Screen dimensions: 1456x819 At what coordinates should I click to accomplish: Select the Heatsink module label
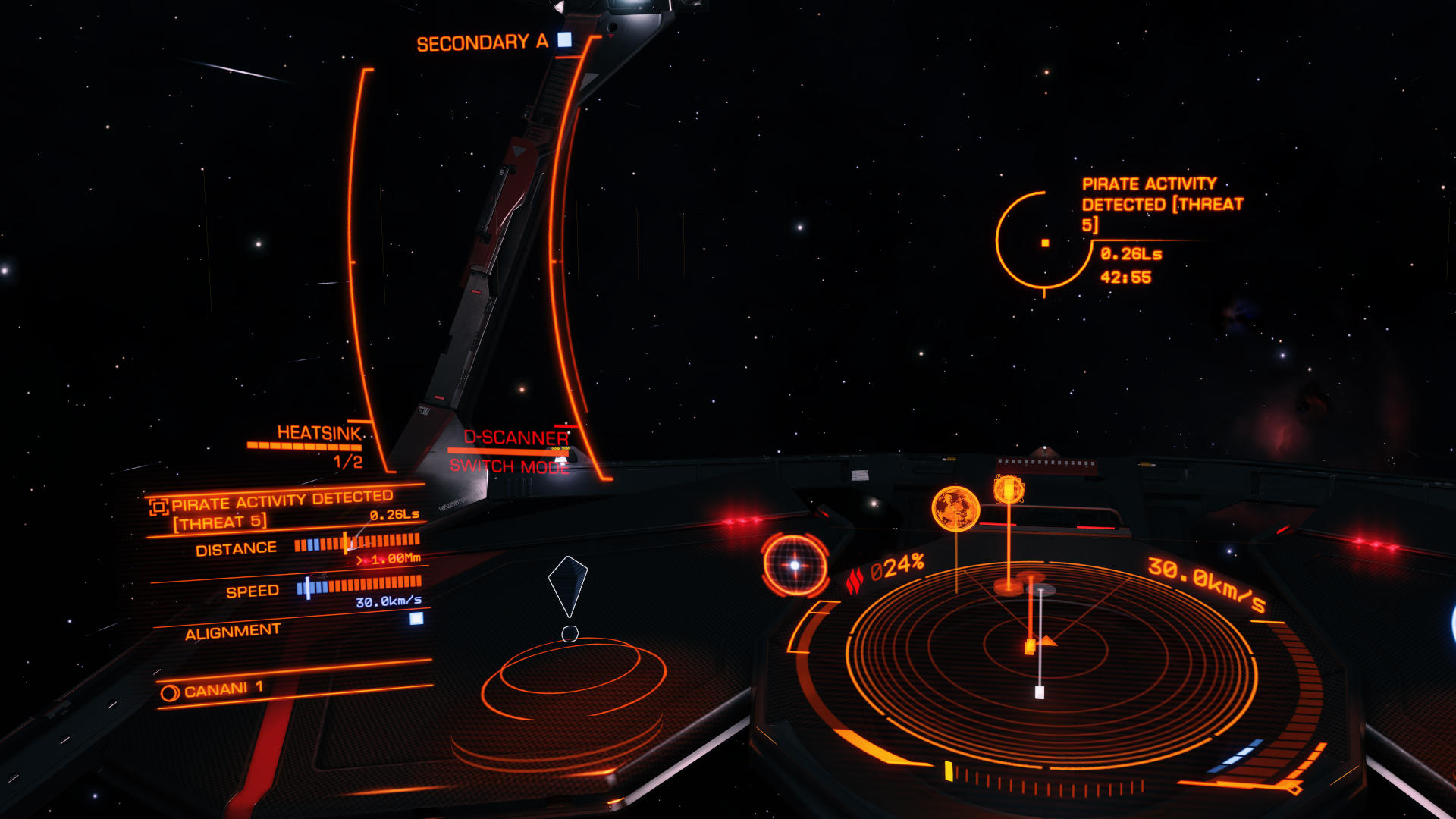[319, 432]
